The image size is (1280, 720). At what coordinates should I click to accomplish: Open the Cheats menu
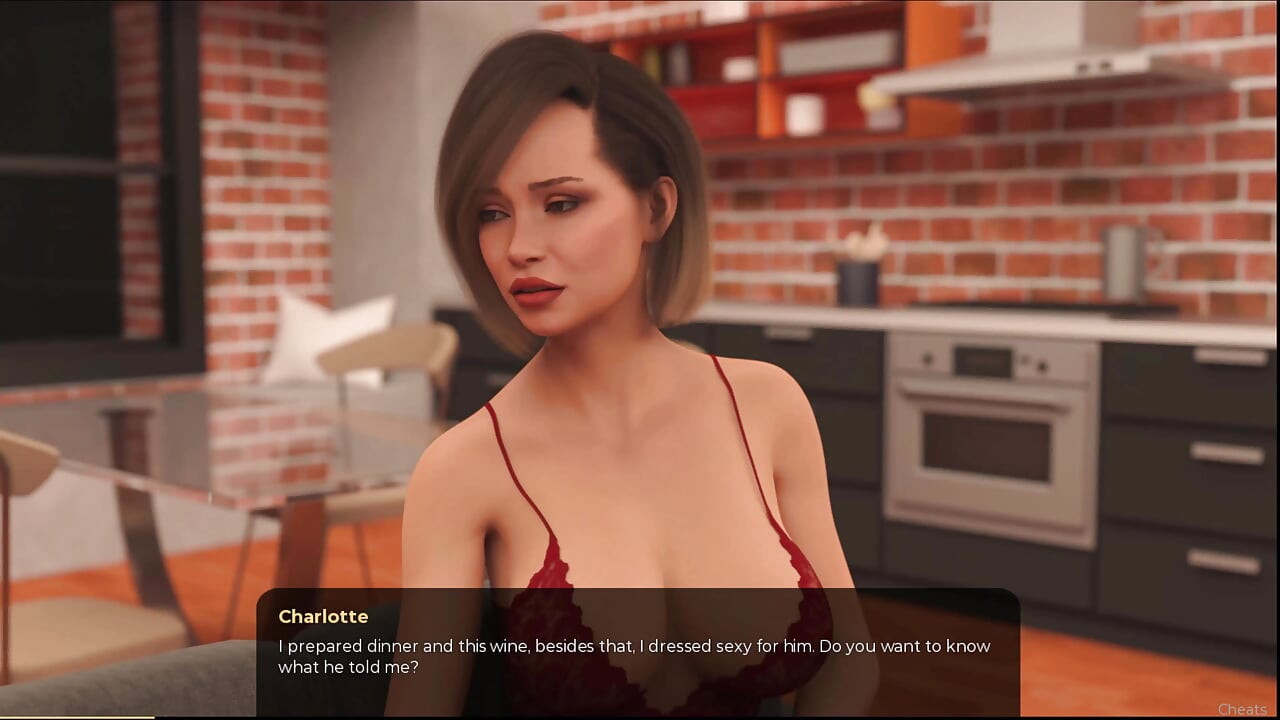point(1242,709)
